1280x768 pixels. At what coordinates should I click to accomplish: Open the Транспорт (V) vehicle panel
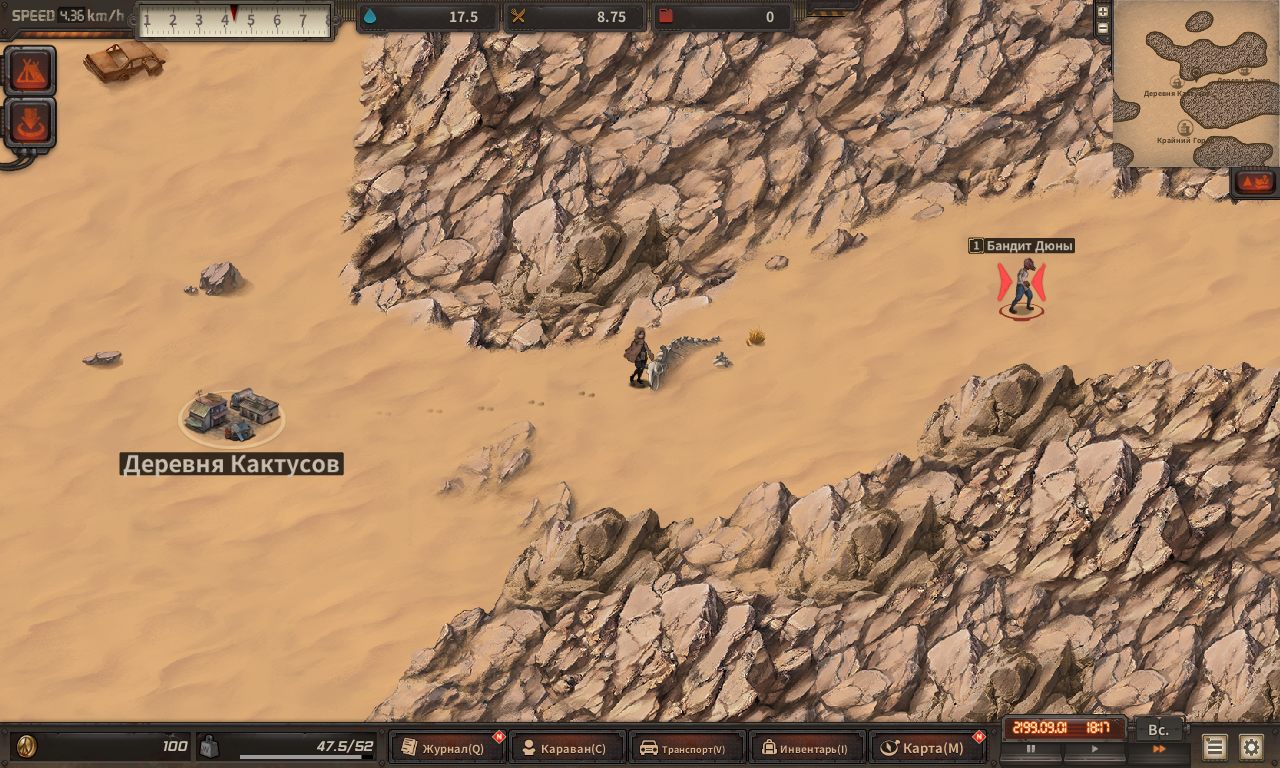pyautogui.click(x=688, y=748)
